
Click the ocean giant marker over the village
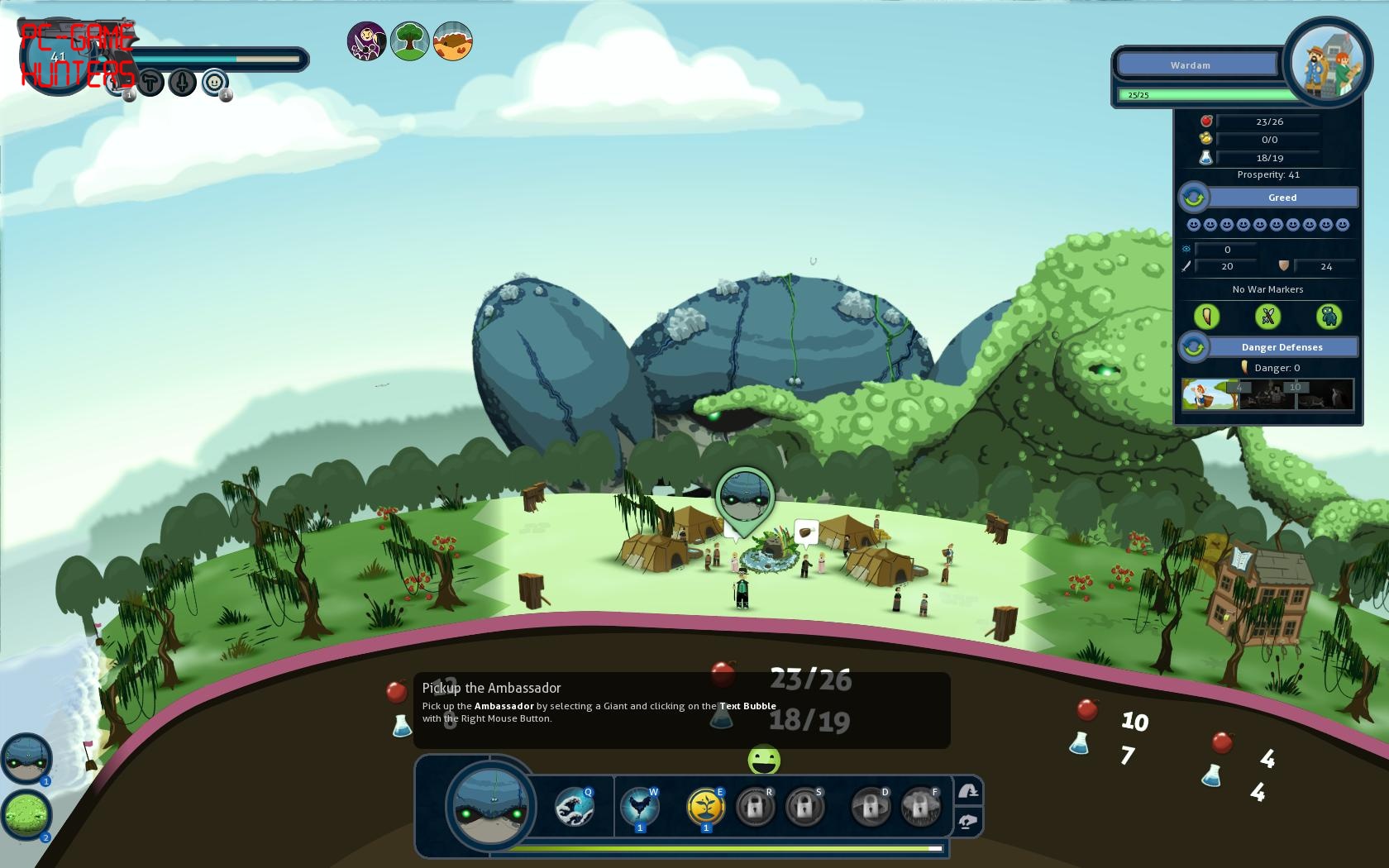[x=745, y=498]
